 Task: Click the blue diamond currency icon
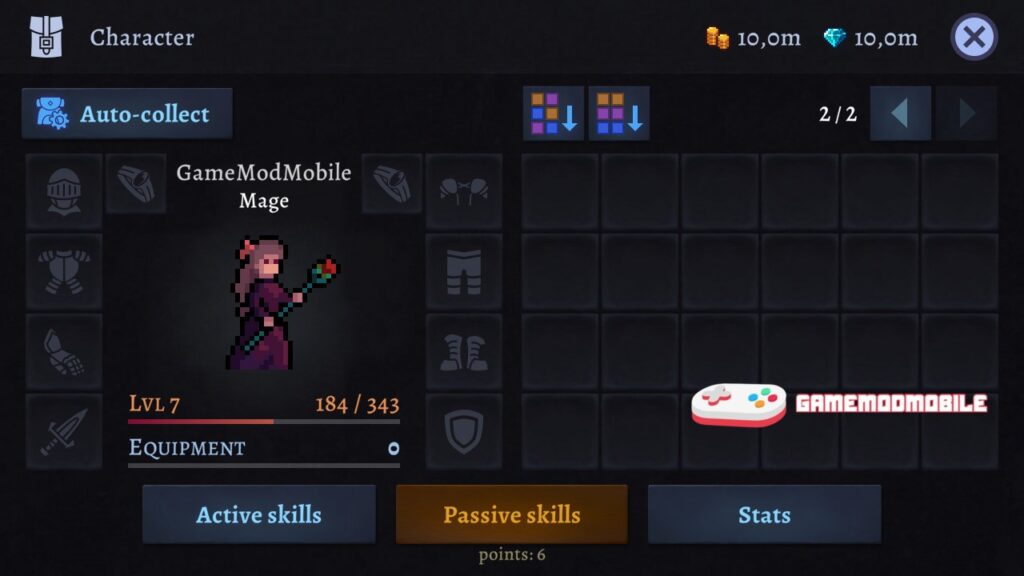pyautogui.click(x=834, y=38)
